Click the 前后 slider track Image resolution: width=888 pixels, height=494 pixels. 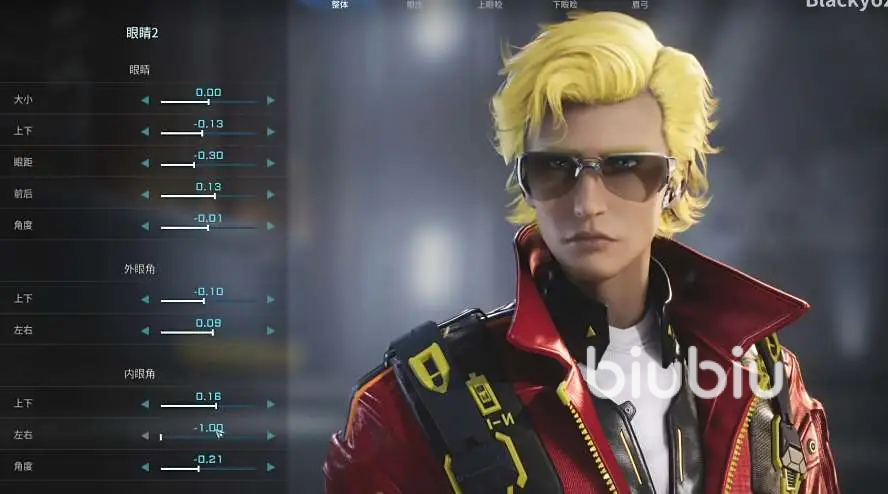pyautogui.click(x=208, y=195)
